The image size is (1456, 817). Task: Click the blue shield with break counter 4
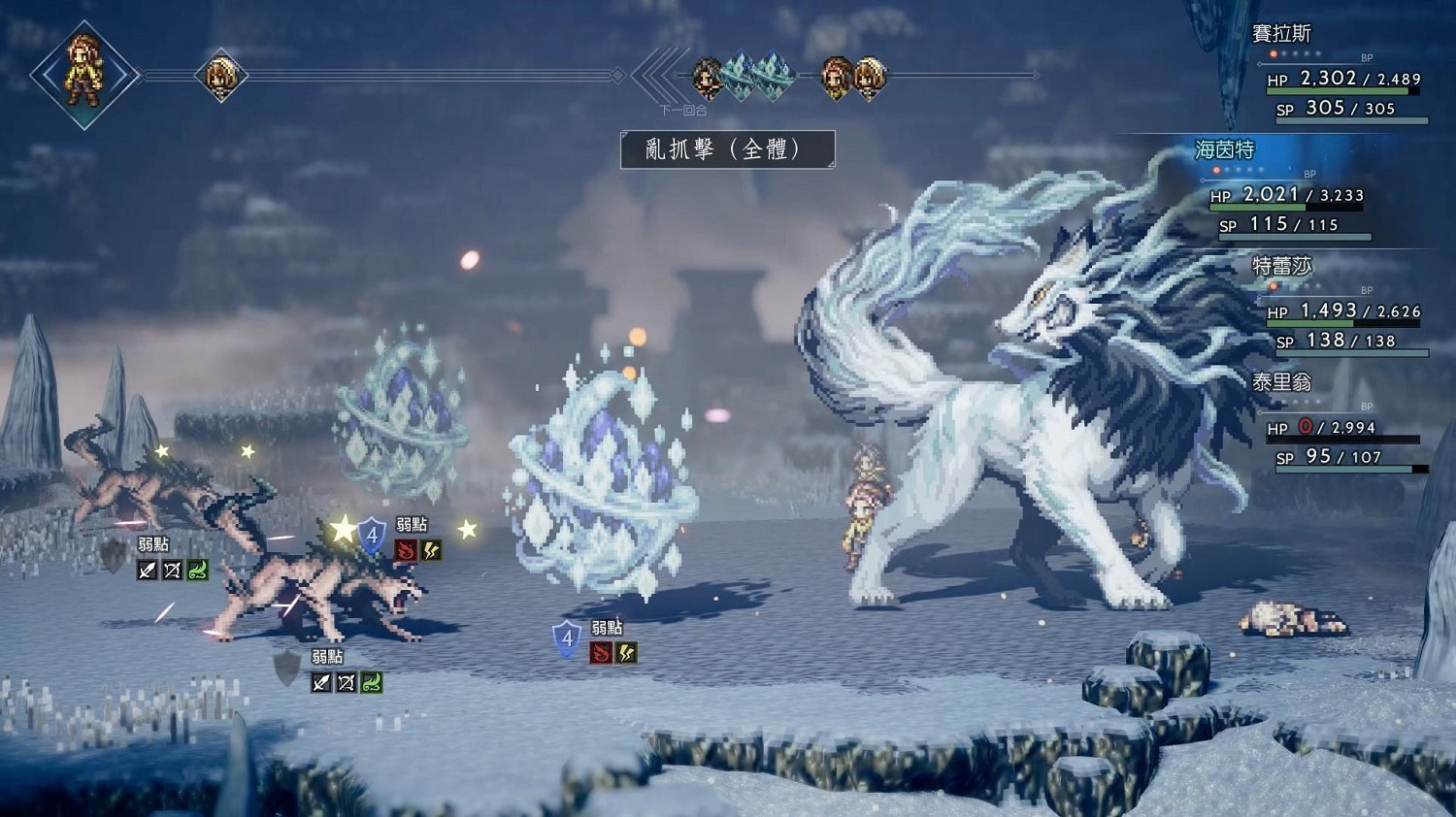(372, 536)
